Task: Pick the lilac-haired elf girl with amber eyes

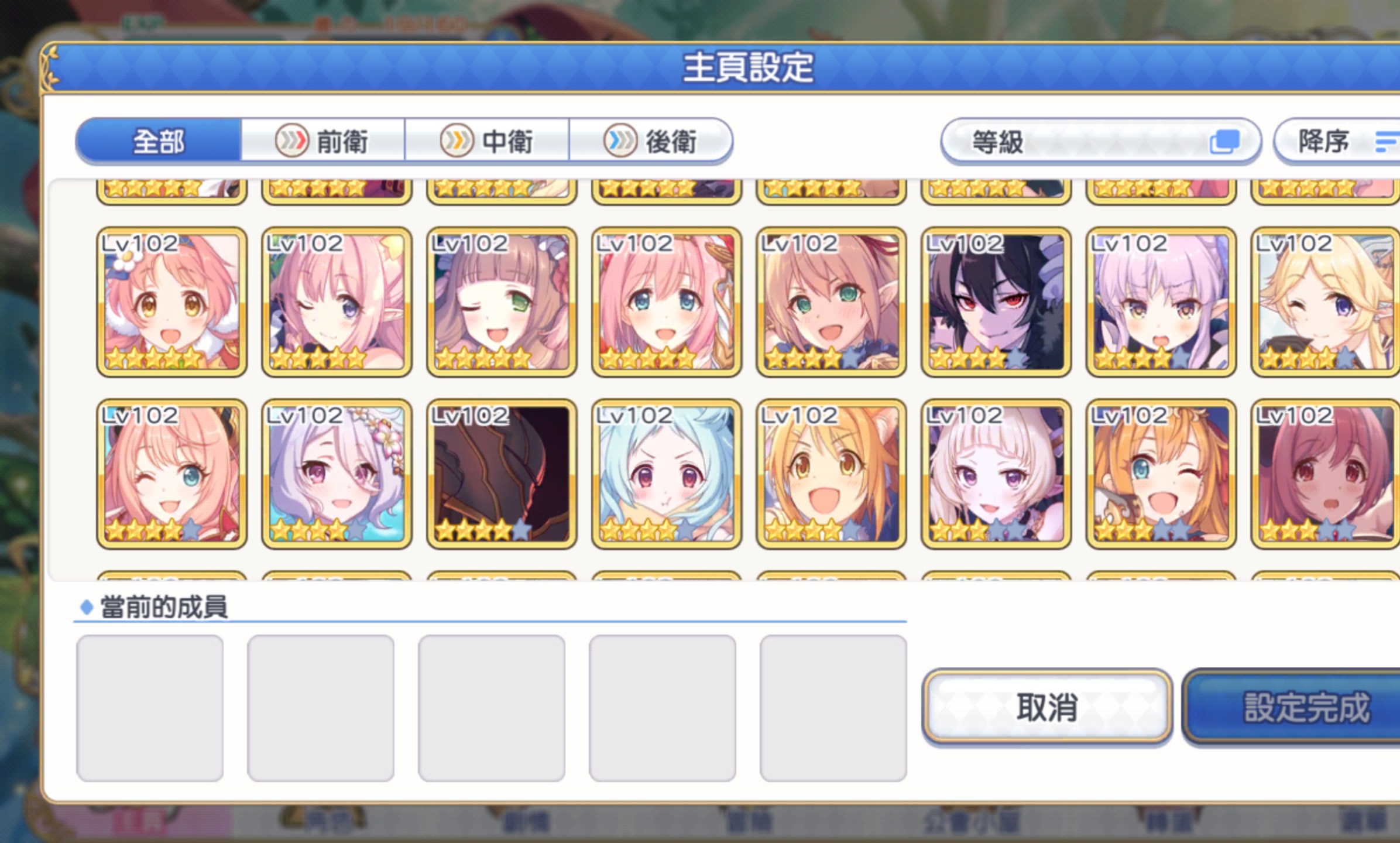Action: (x=1161, y=302)
